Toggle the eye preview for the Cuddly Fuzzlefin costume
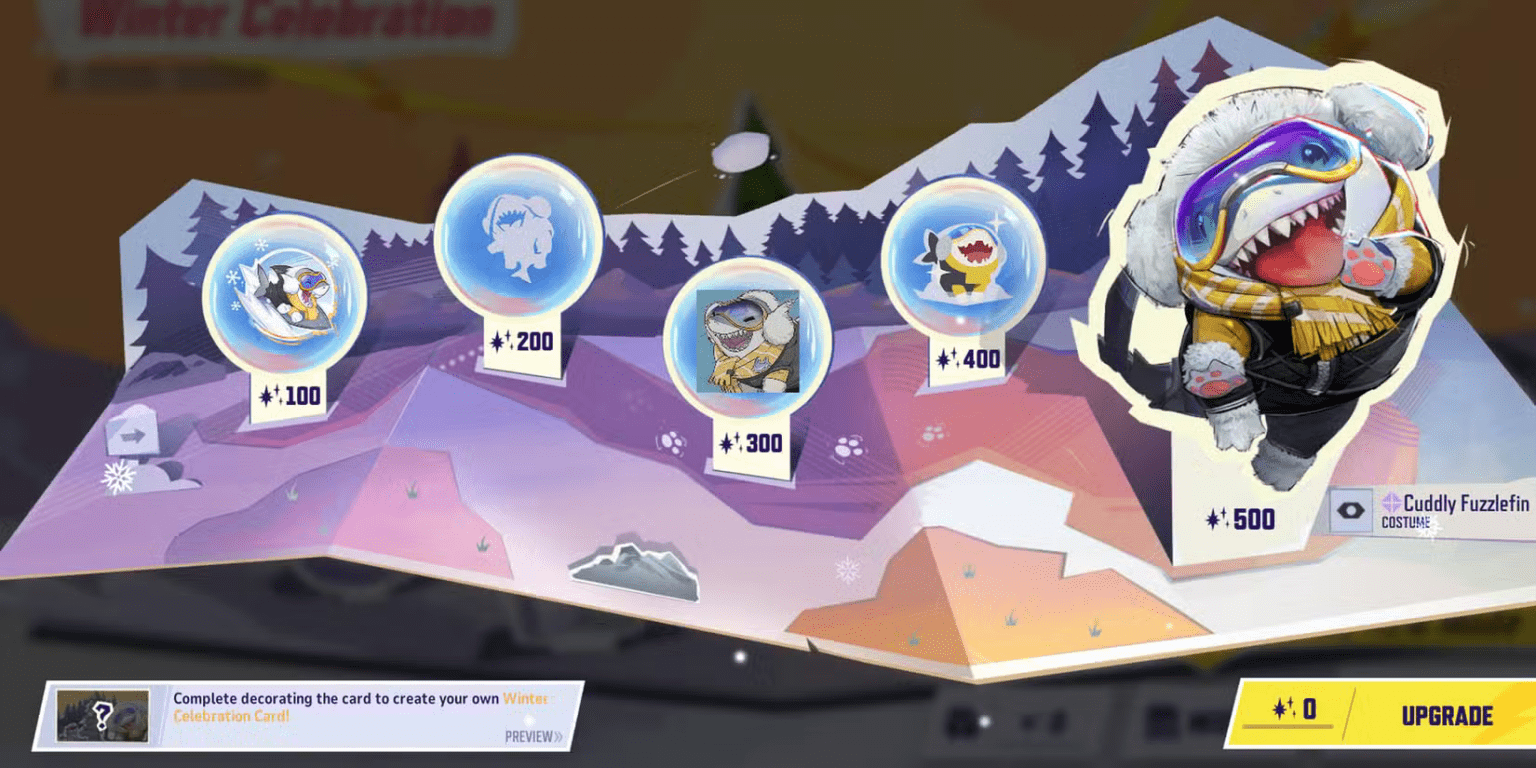Viewport: 1536px width, 768px height. pyautogui.click(x=1352, y=509)
